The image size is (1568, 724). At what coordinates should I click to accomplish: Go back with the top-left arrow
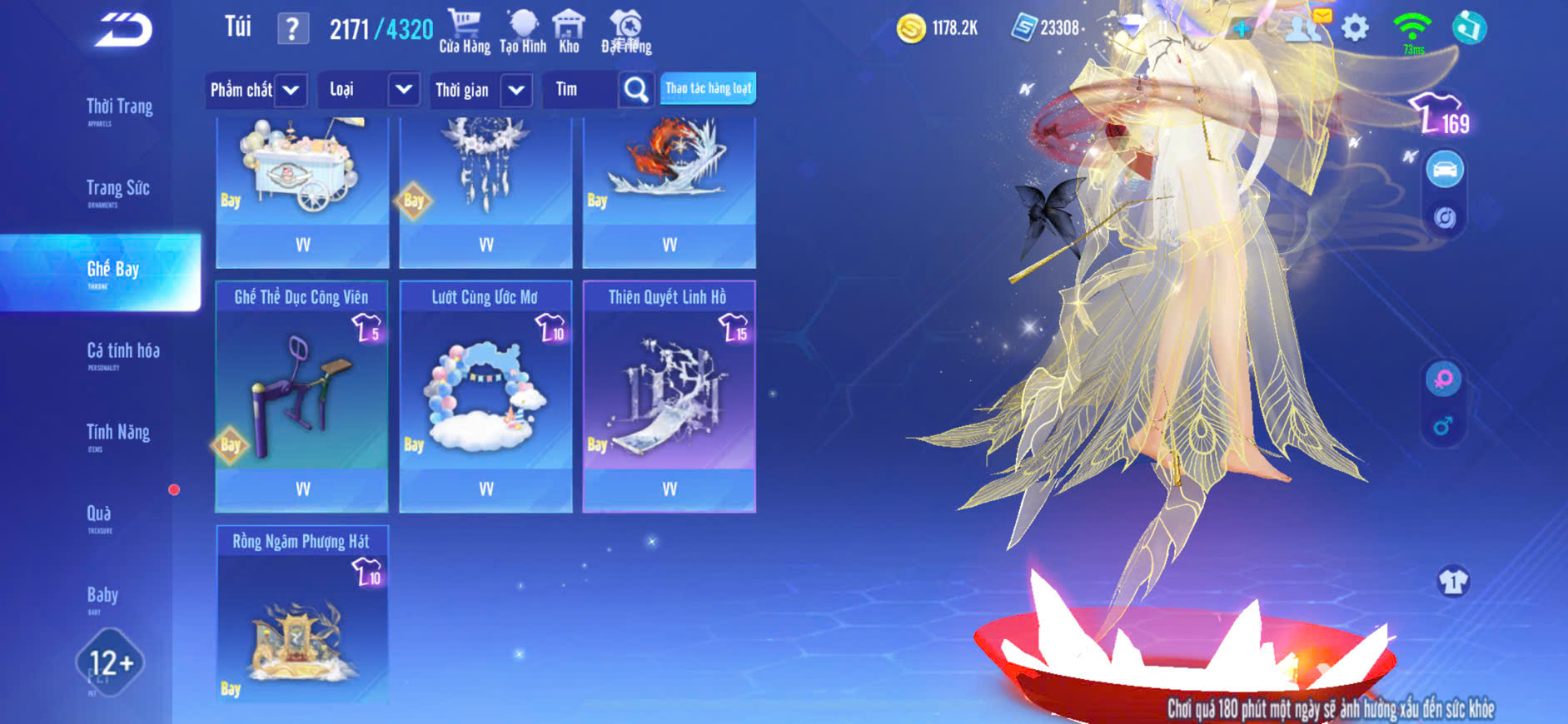point(123,30)
